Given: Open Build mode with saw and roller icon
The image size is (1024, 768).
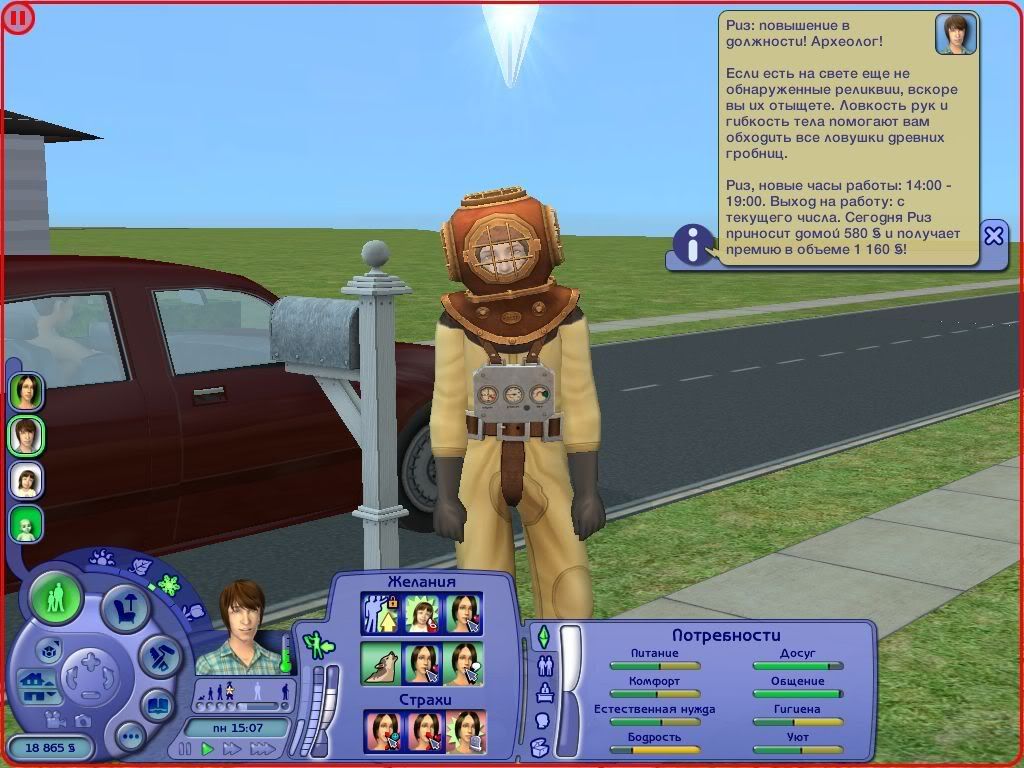Looking at the screenshot, I should 157,656.
